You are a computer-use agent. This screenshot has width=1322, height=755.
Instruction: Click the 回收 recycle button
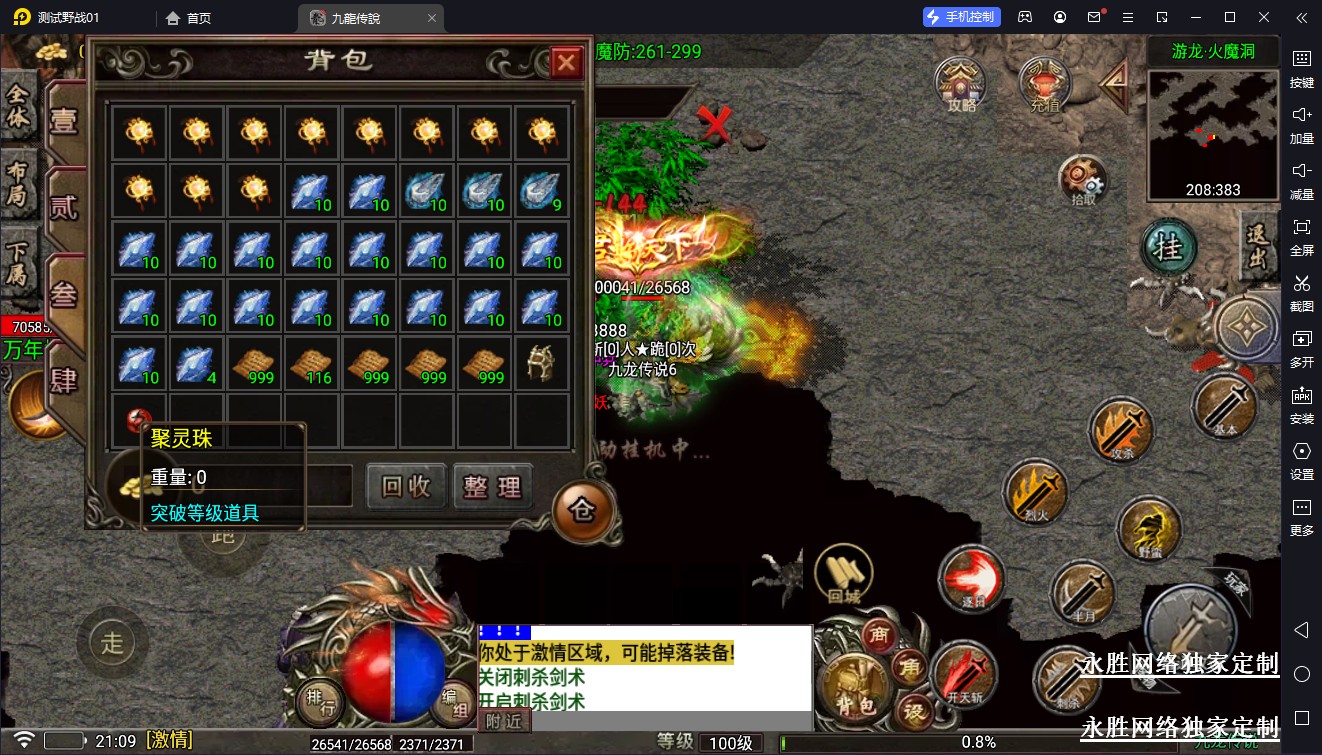(x=406, y=487)
